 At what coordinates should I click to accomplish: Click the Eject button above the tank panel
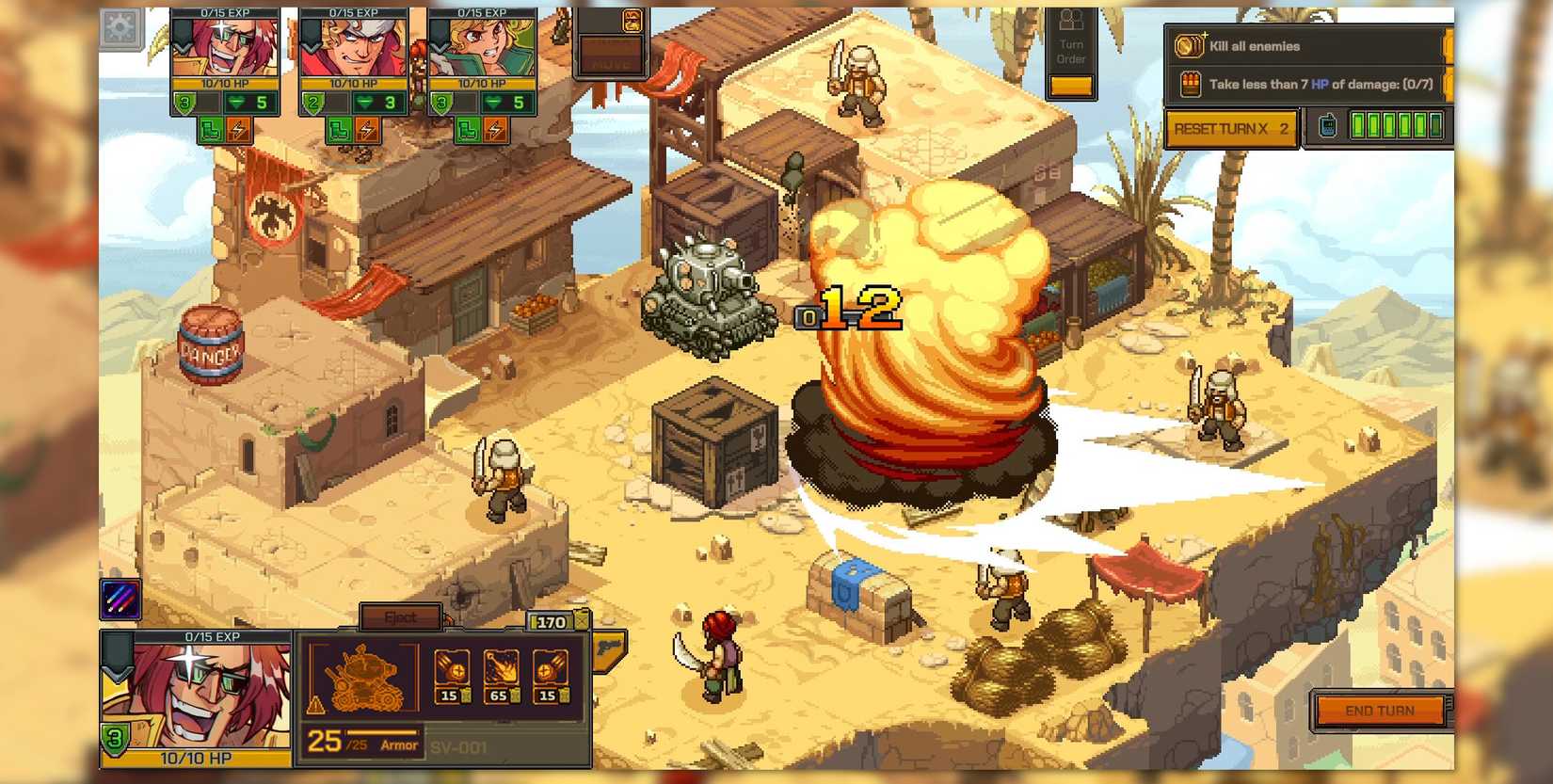pos(402,616)
